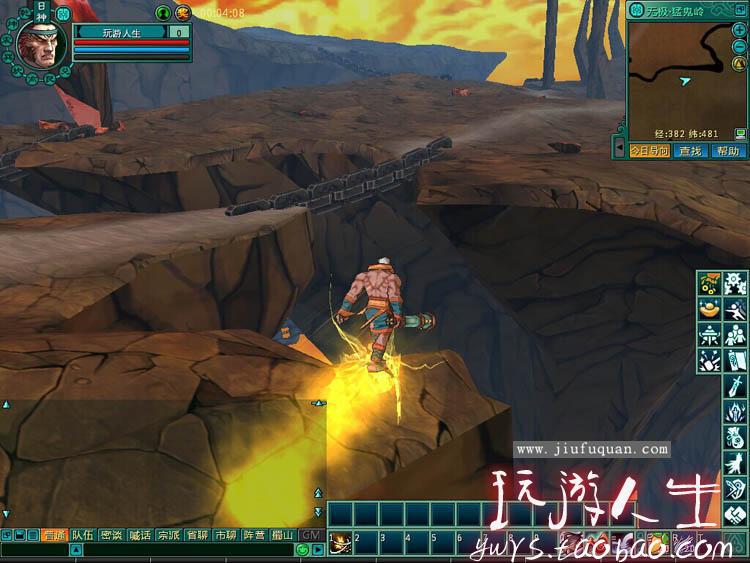Click the 查找 search button
Viewport: 750px width, 563px height.
pos(689,151)
